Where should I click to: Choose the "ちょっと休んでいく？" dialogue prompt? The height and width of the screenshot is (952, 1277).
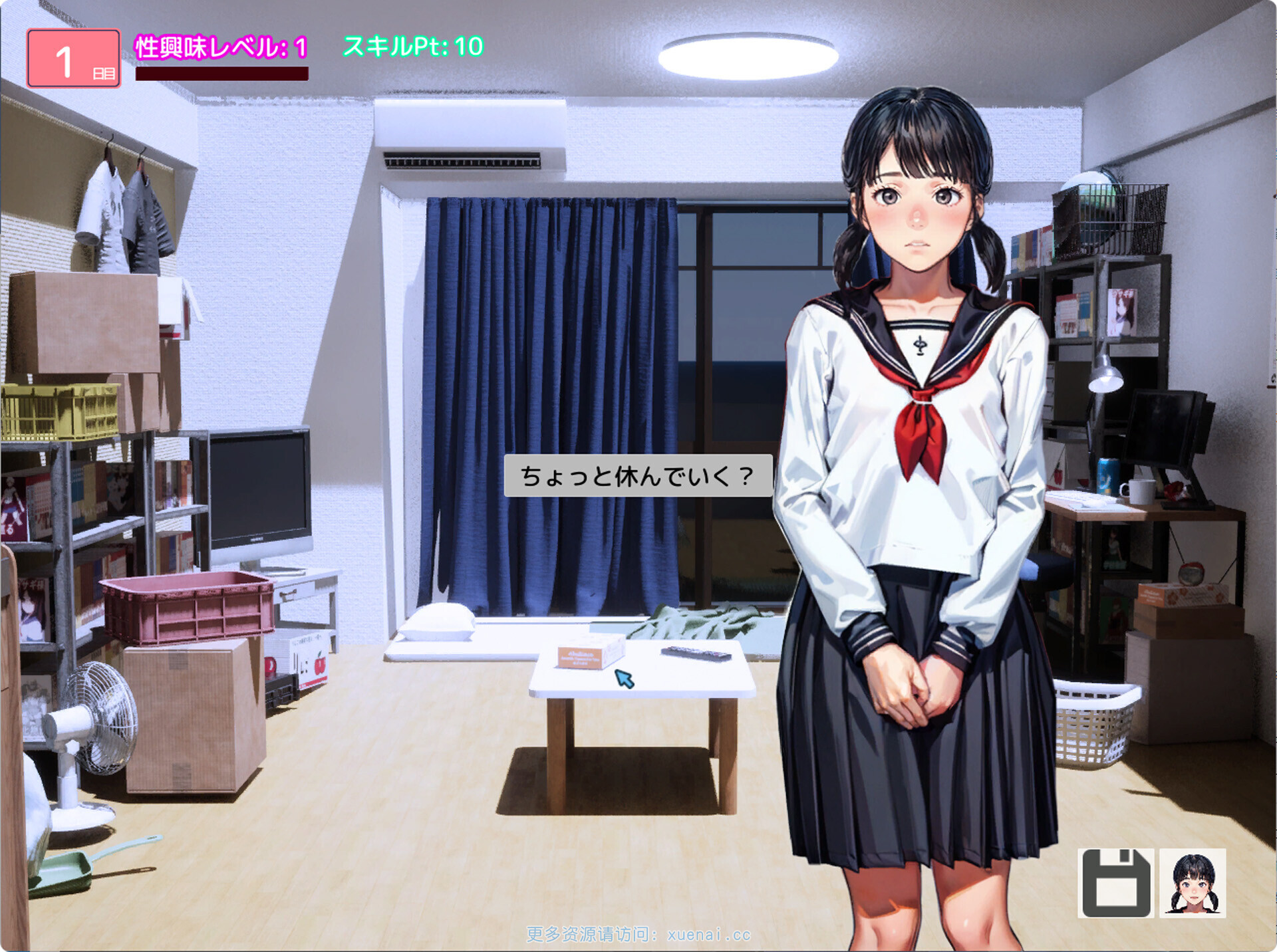pyautogui.click(x=638, y=476)
